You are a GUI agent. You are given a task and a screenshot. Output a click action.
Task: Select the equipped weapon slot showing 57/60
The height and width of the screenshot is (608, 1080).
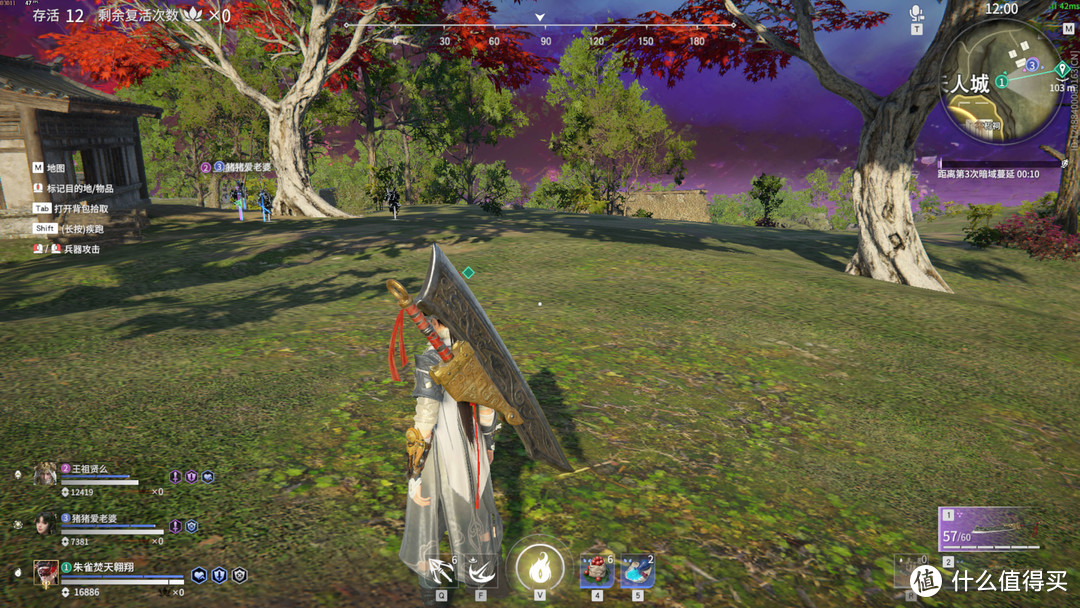pos(990,530)
